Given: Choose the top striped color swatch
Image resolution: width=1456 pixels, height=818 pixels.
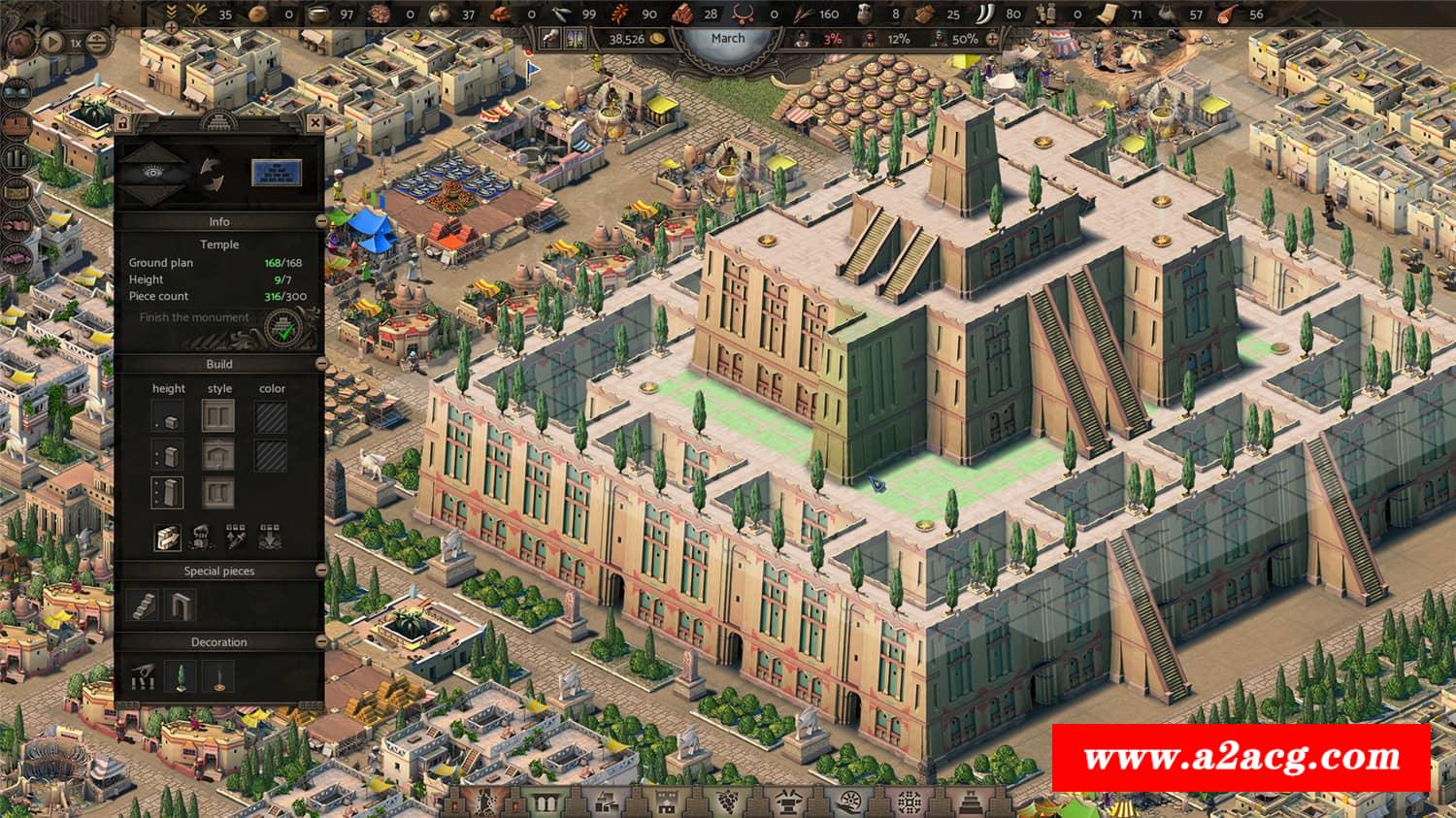Looking at the screenshot, I should click(271, 418).
